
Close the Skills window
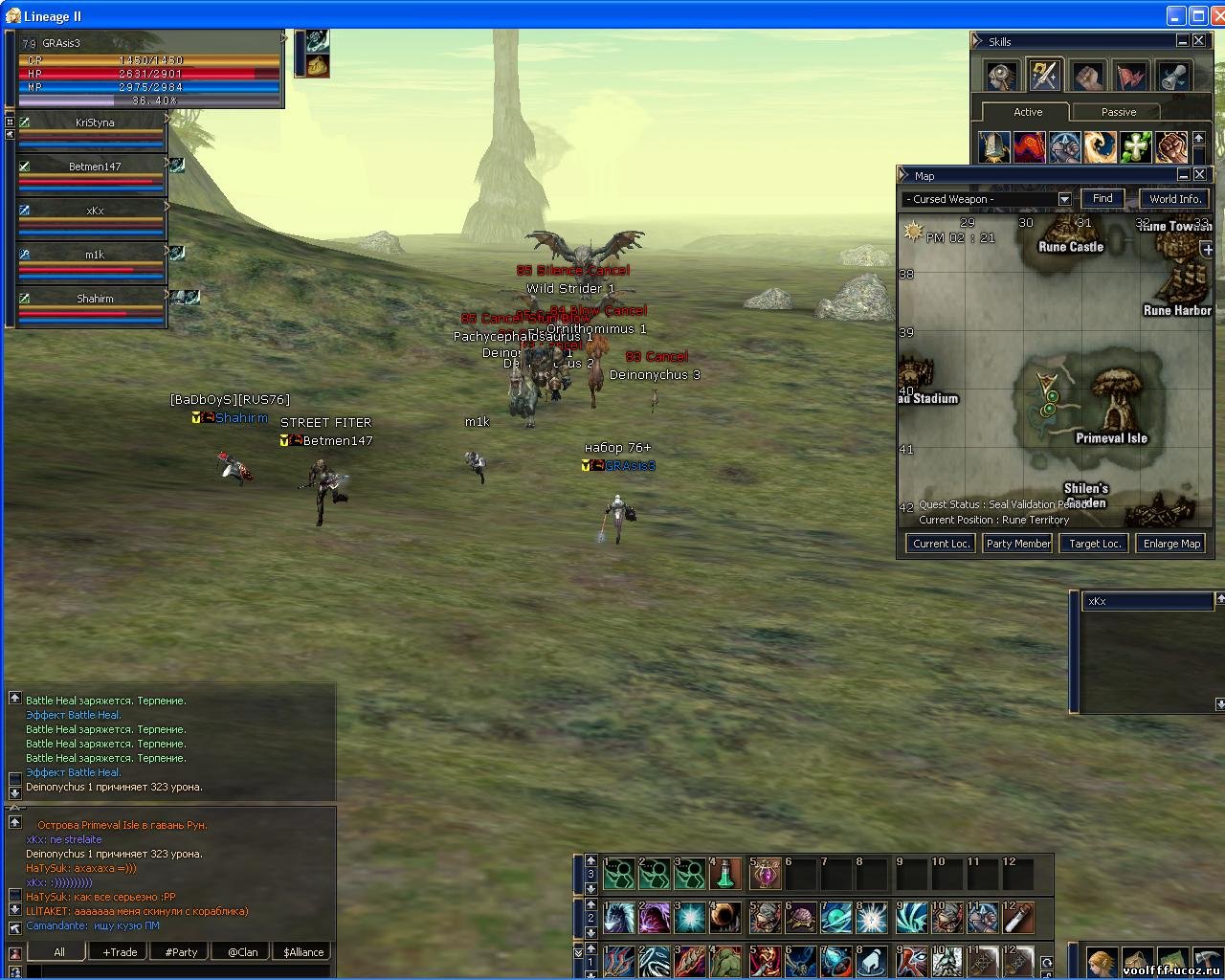pos(1198,40)
